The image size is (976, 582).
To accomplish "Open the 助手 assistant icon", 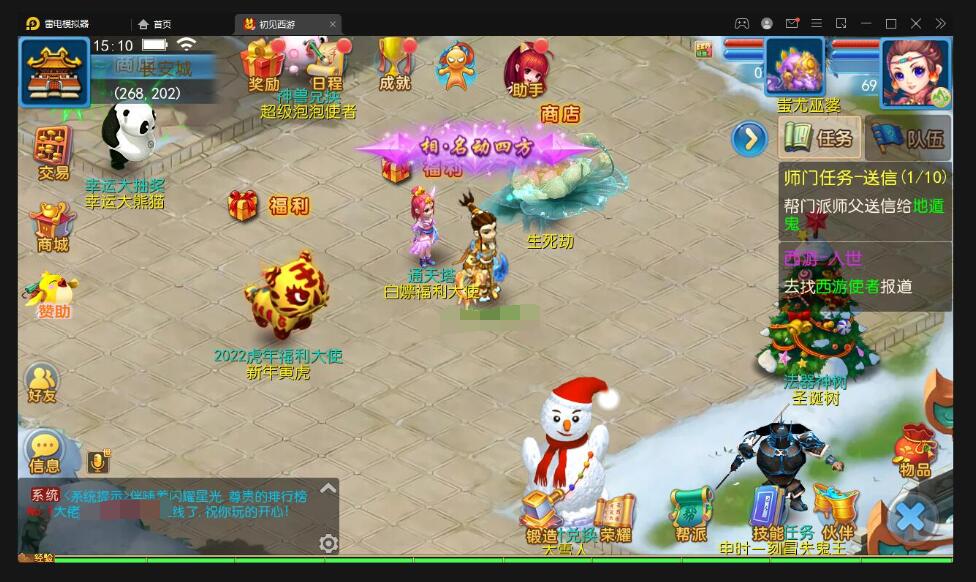I will click(526, 68).
